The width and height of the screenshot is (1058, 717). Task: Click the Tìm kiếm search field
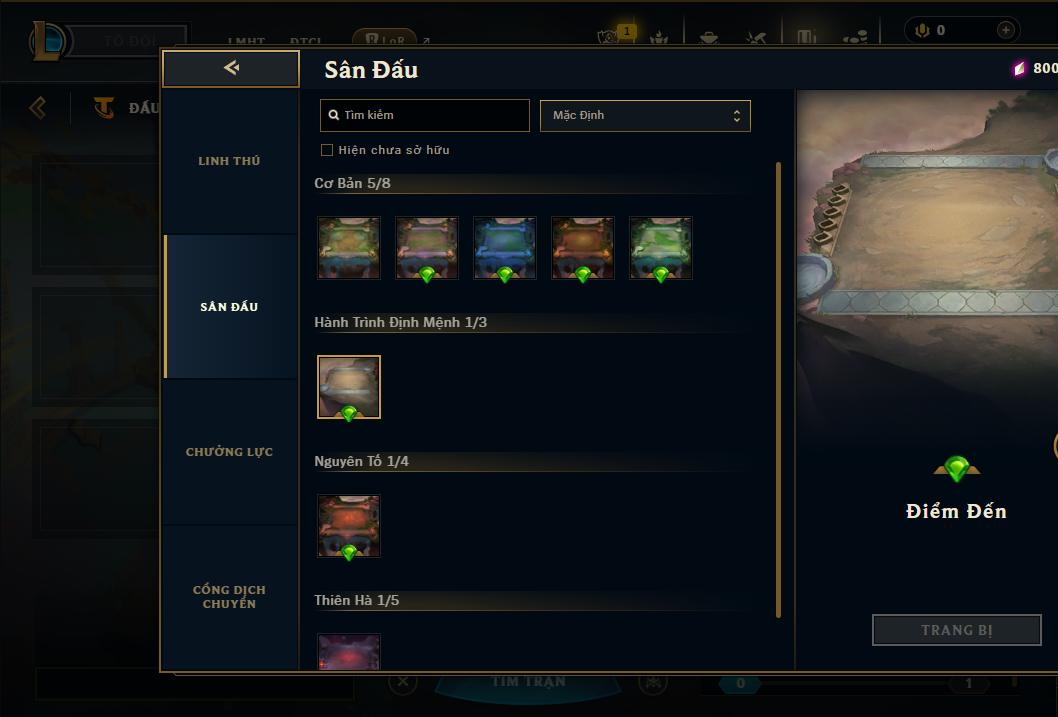tap(425, 115)
